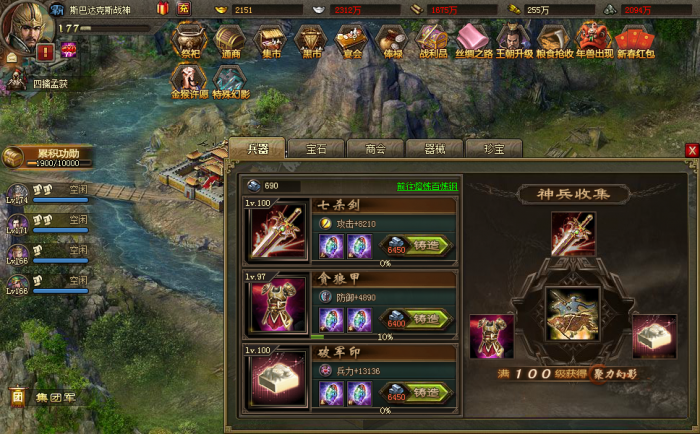Claim the 新春红包 red envelope
700x434 pixels.
[x=636, y=42]
